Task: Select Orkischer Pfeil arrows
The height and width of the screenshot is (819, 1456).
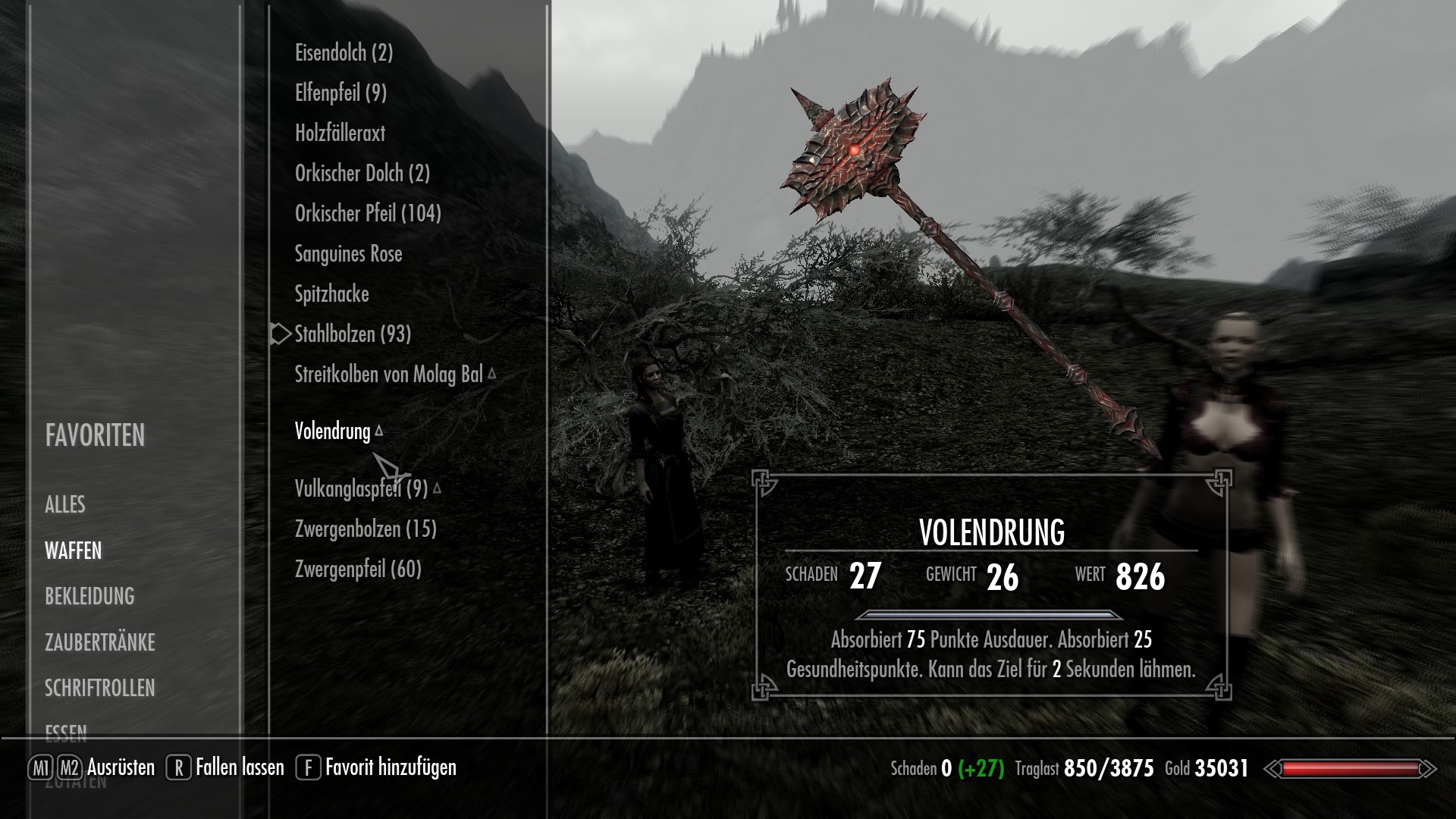Action: 368,213
